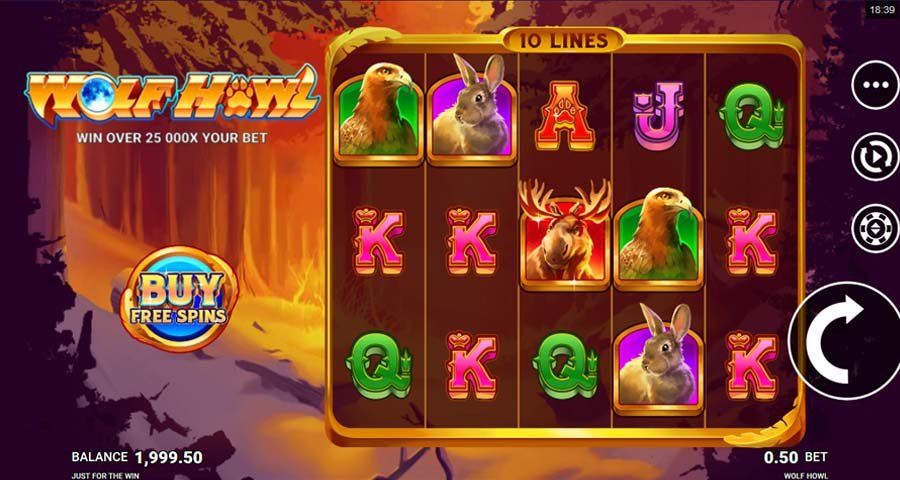Open the bet chip selector
This screenshot has height=480, width=900.
tap(875, 228)
